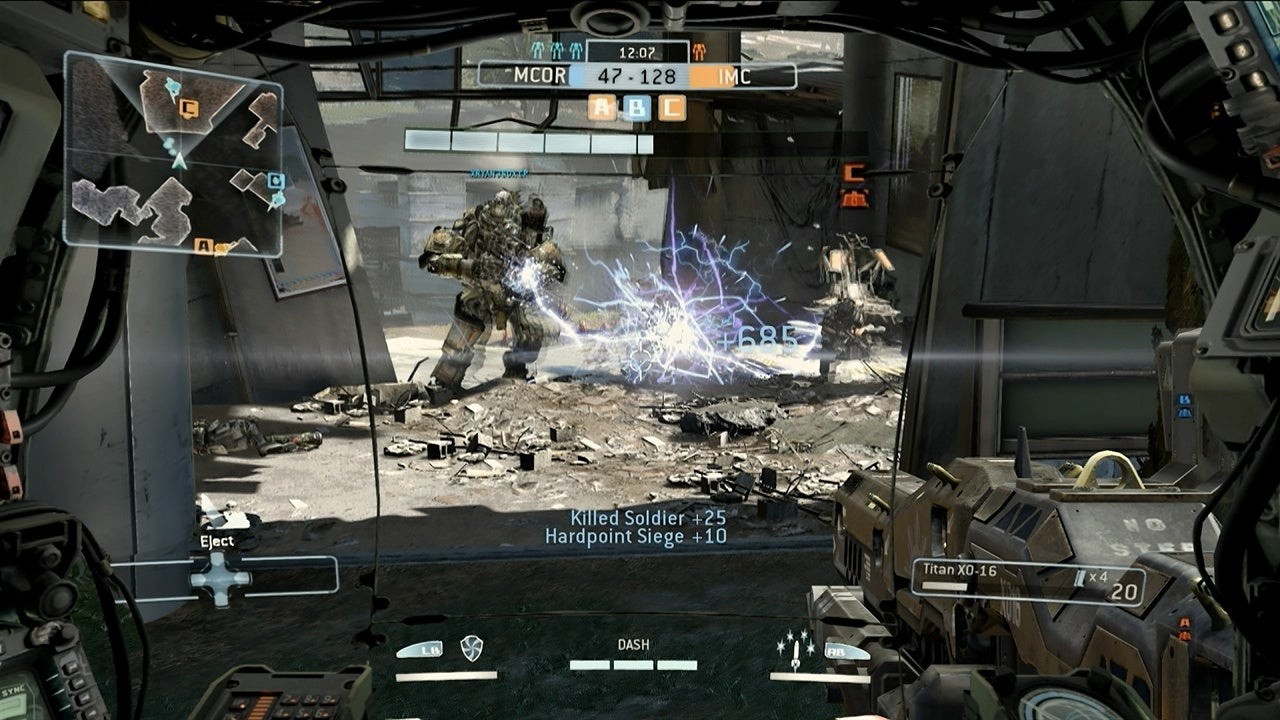
Task: Click the minimap panel
Action: click(173, 155)
